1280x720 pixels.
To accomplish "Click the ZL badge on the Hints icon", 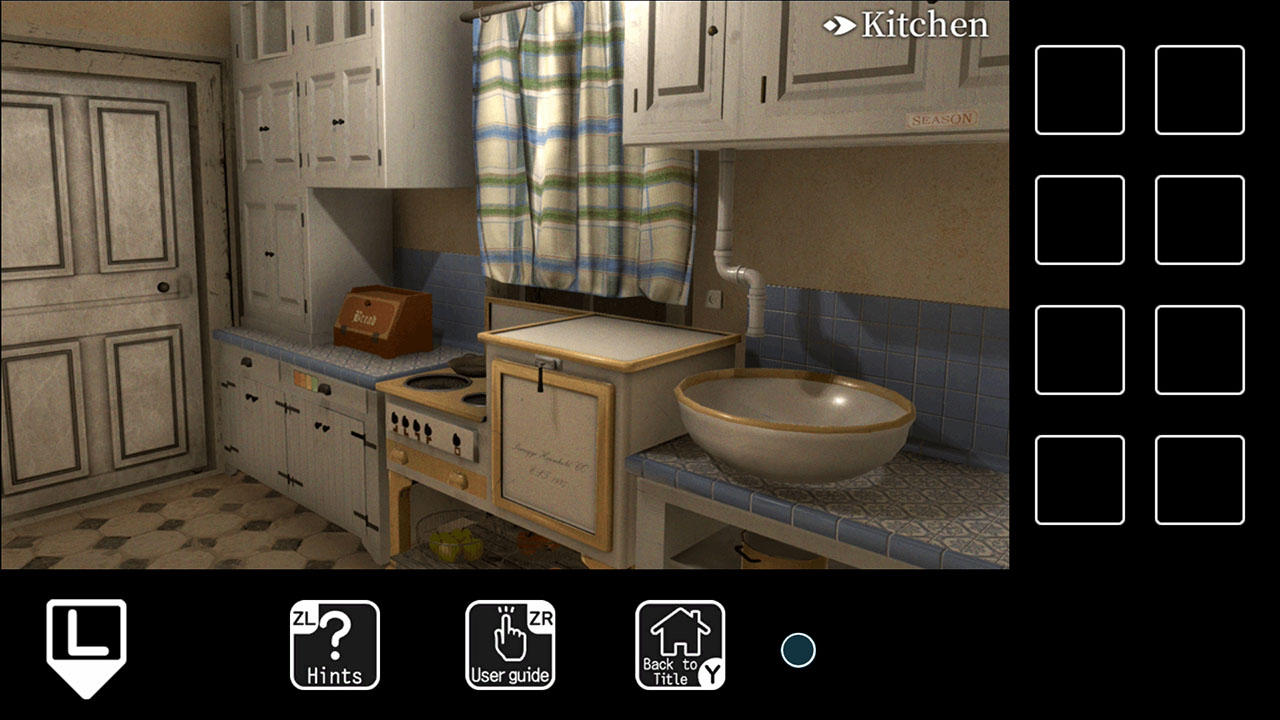I will (x=306, y=618).
